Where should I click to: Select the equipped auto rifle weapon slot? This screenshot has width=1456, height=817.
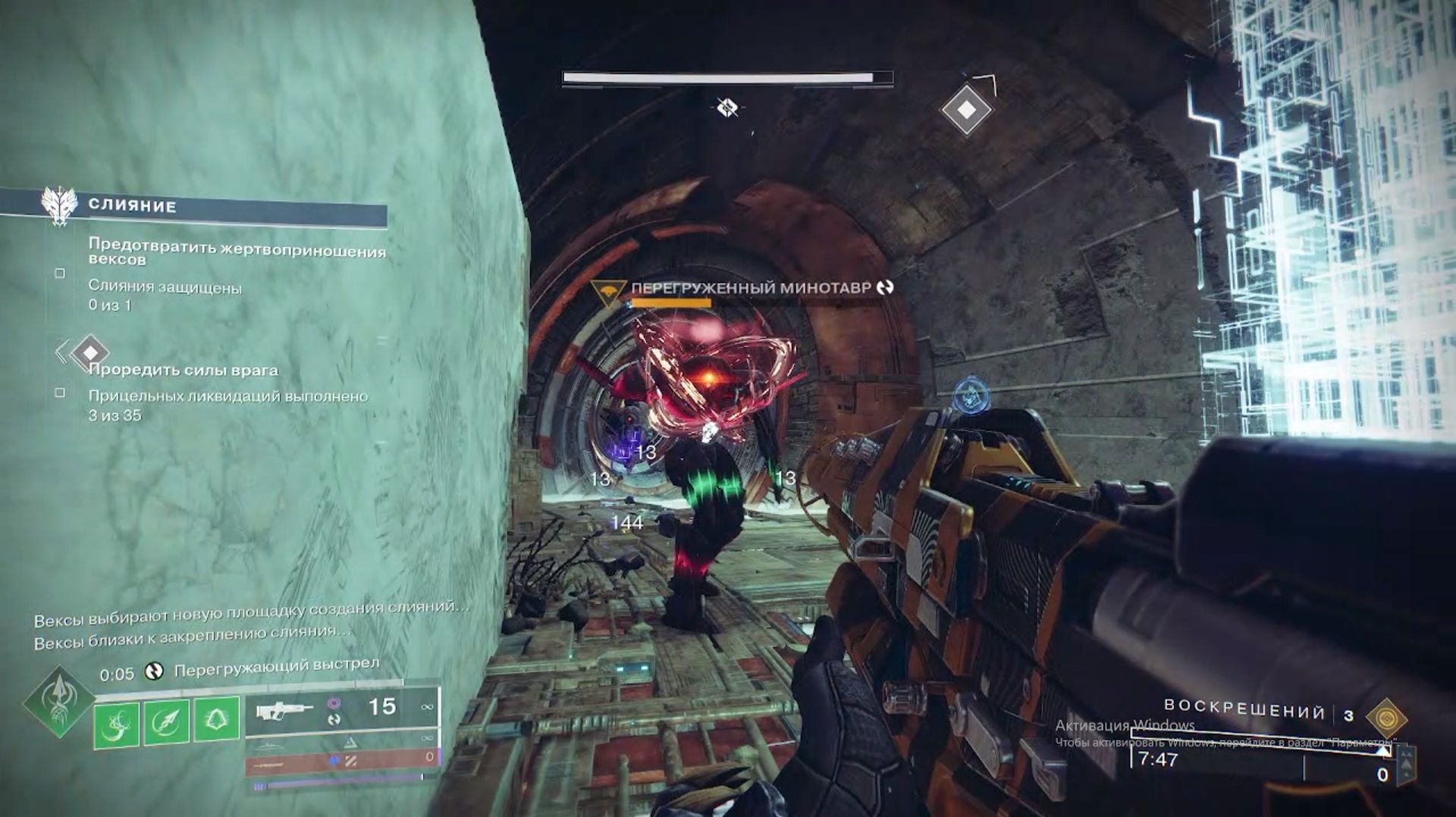point(341,711)
